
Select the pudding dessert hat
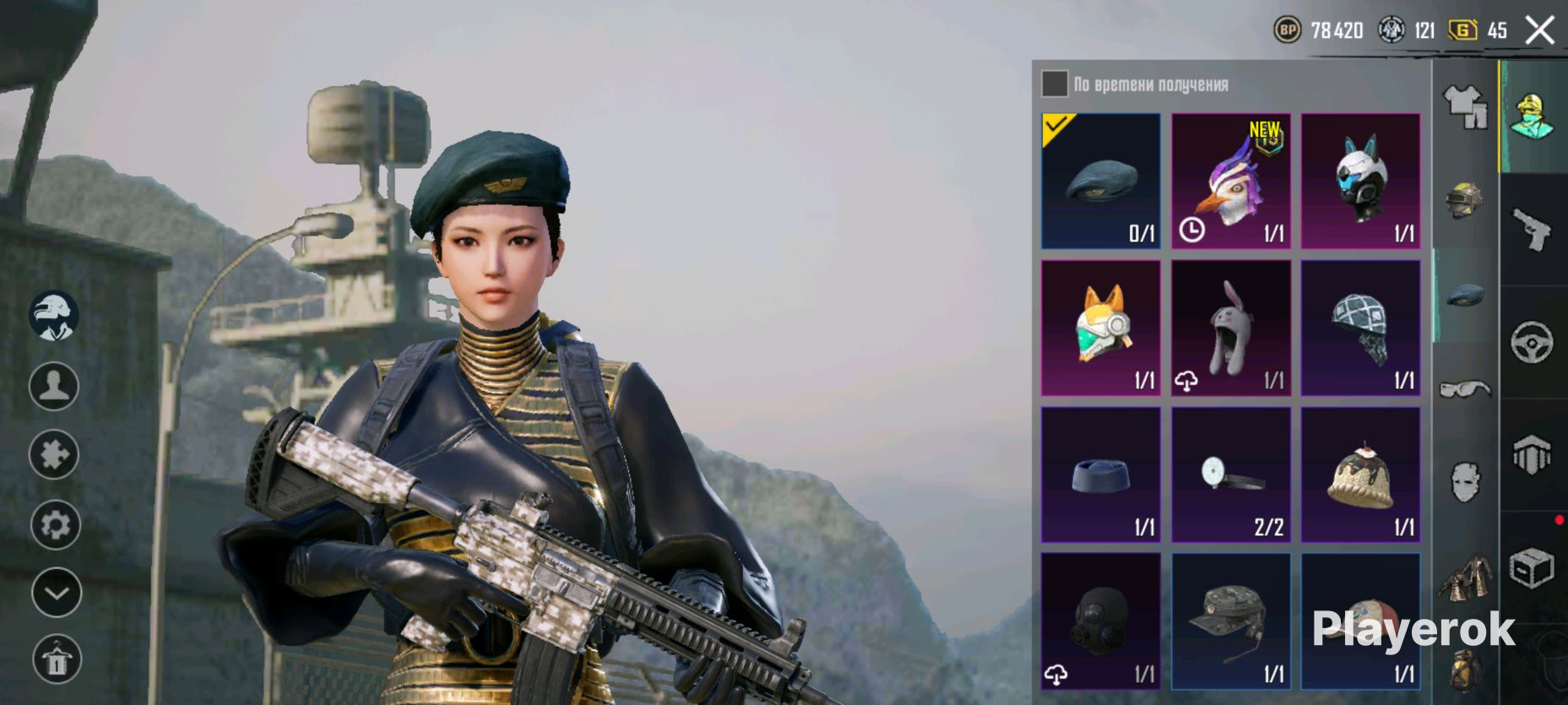point(1360,475)
